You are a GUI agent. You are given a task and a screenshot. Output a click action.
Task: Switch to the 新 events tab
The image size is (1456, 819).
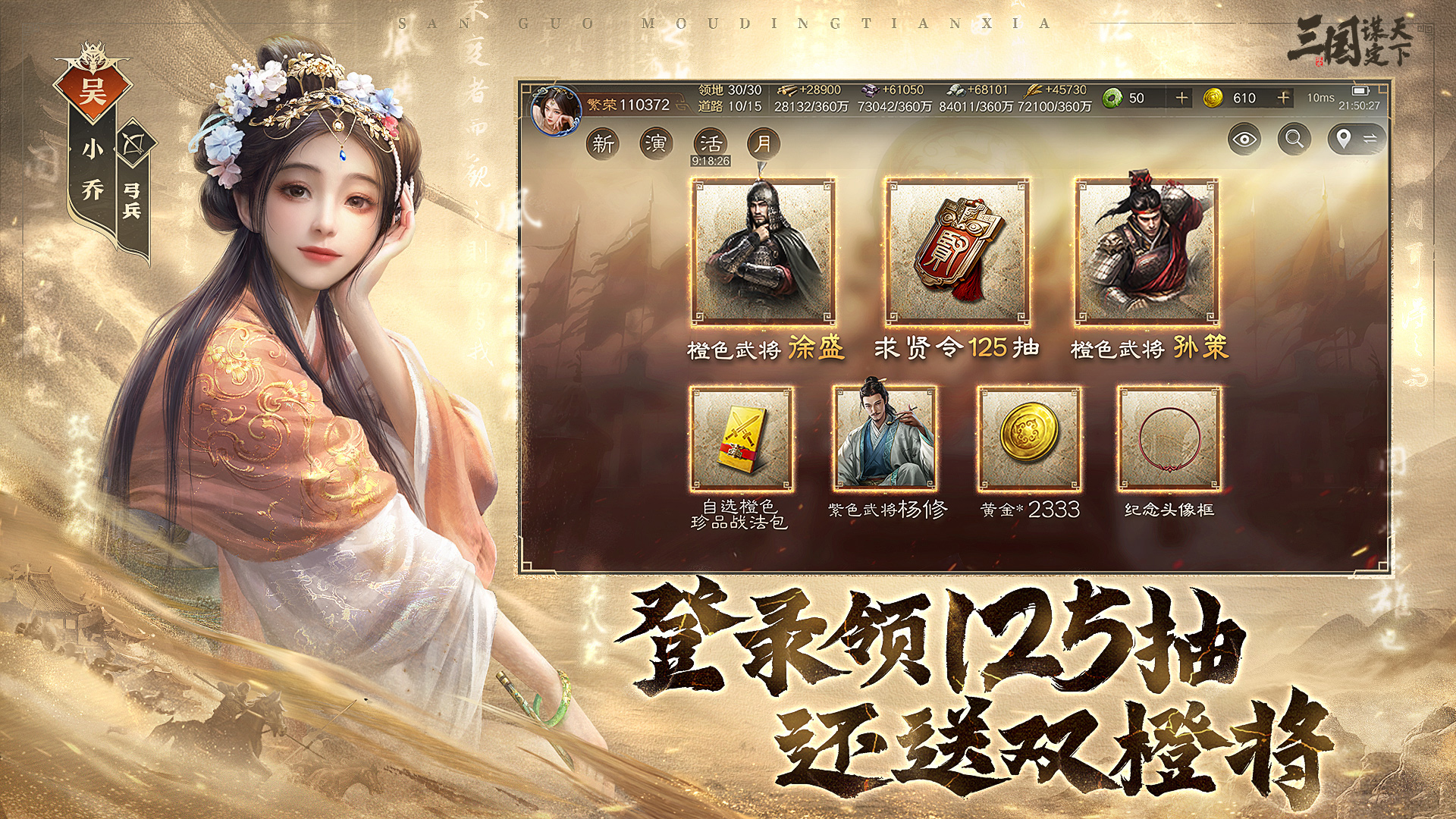[x=602, y=143]
